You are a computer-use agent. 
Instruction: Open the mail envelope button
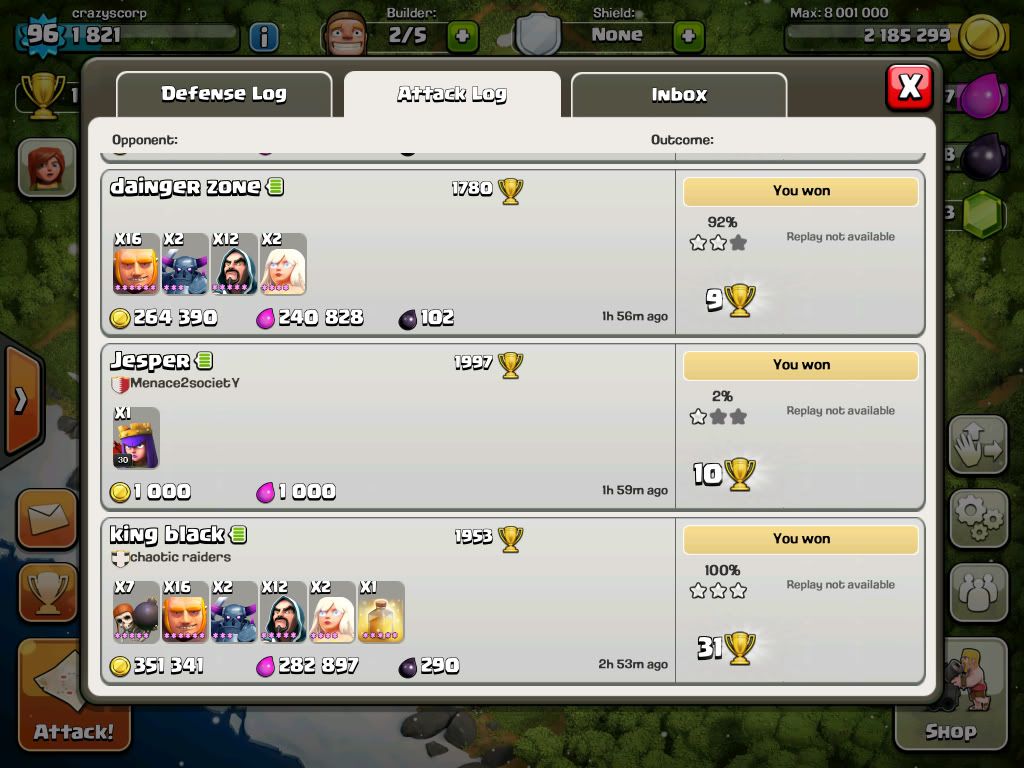coord(46,520)
